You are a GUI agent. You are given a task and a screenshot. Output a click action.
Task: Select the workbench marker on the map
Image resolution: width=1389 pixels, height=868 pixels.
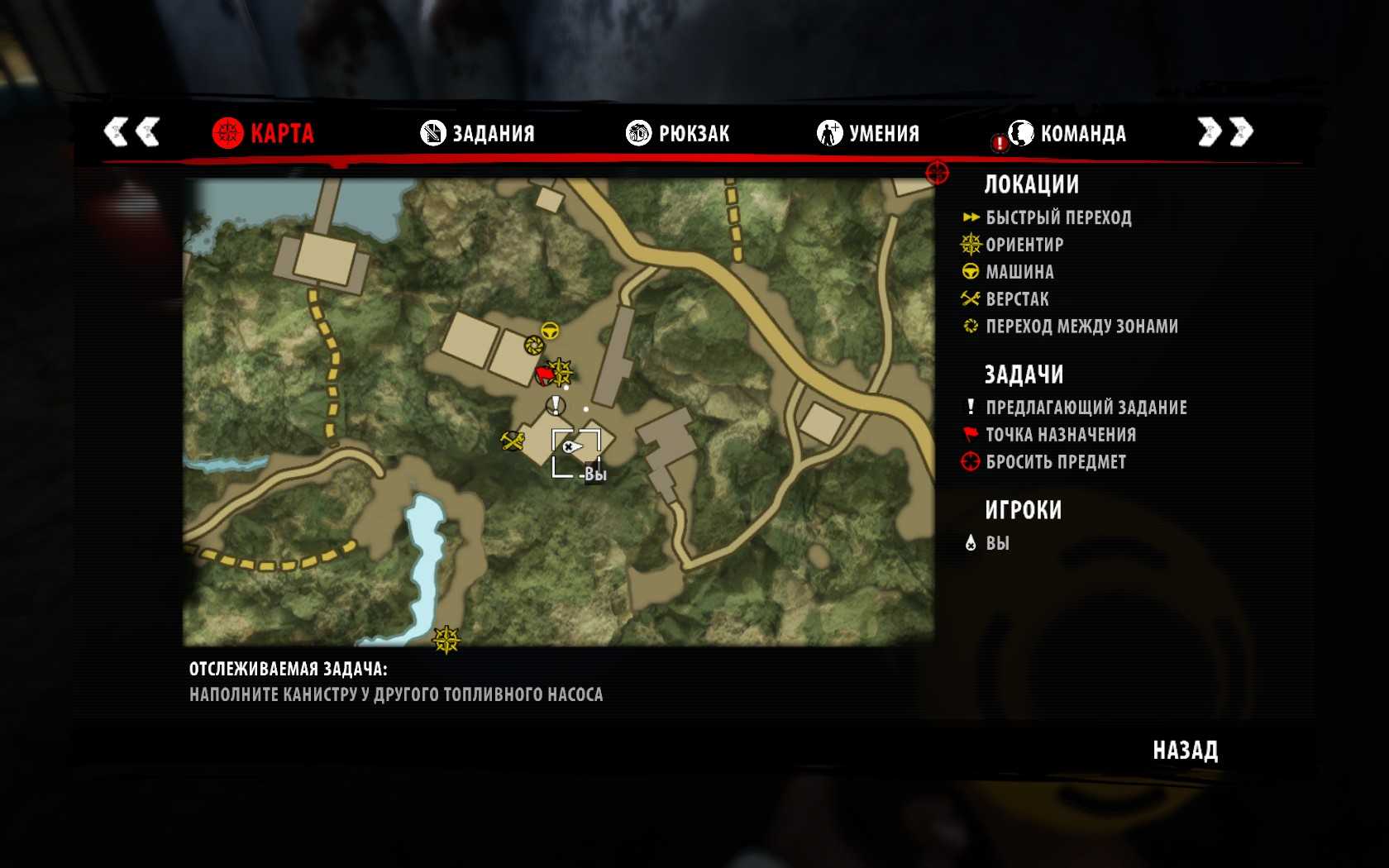pyautogui.click(x=513, y=441)
